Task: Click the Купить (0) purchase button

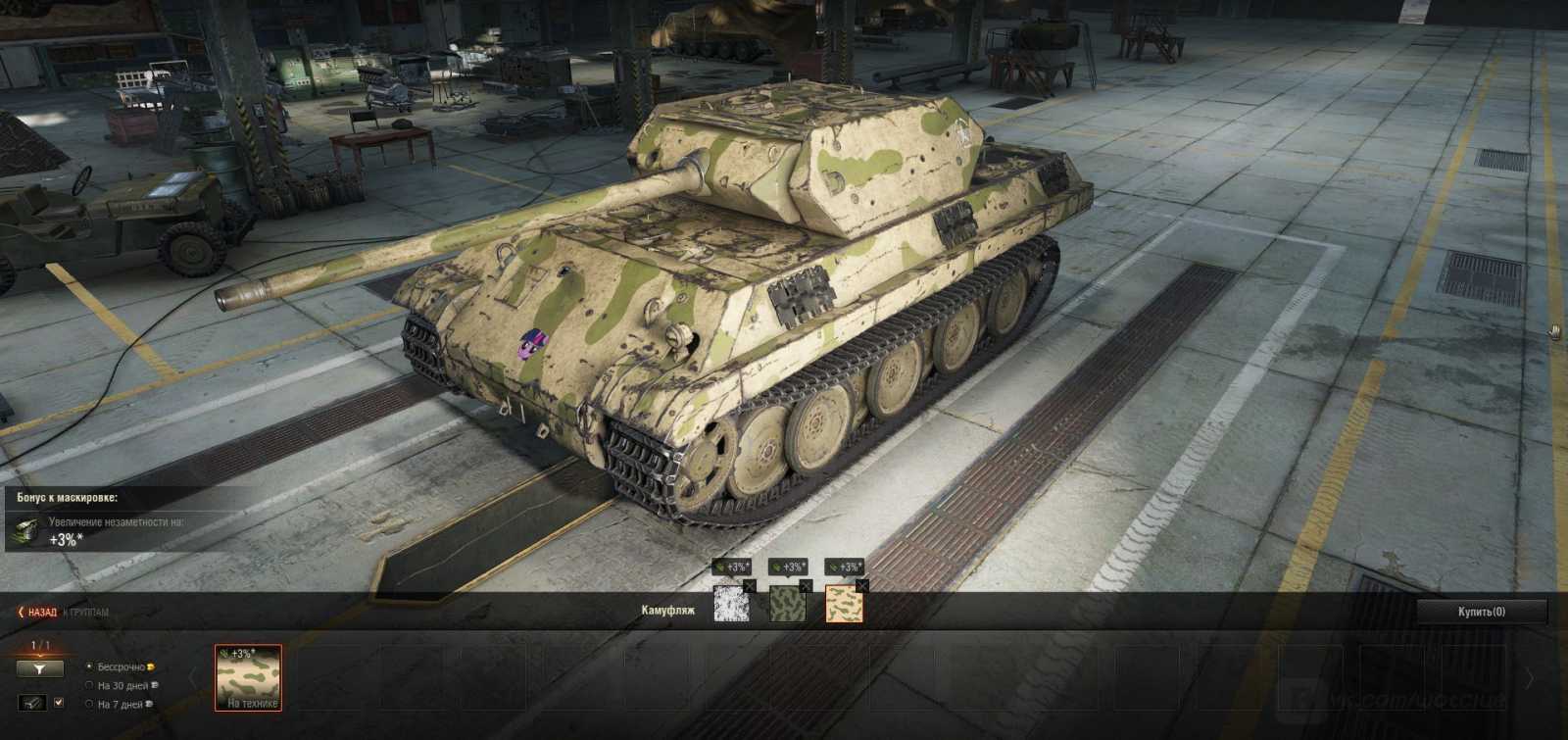Action: pos(1482,612)
